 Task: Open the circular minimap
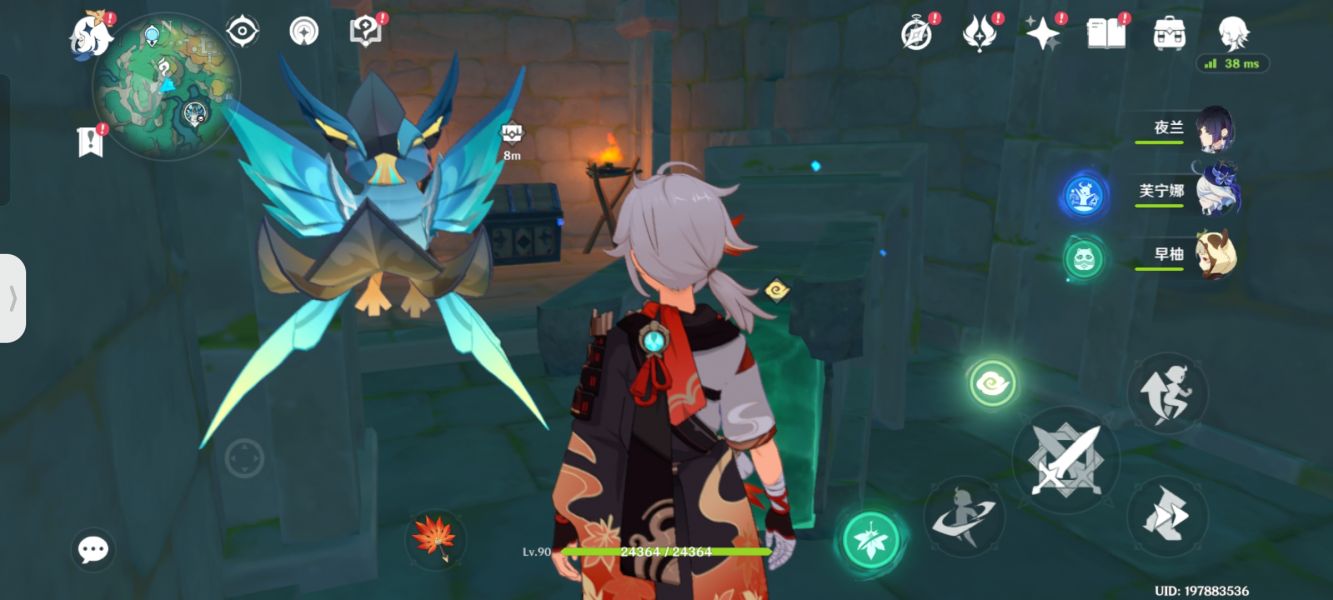pos(166,86)
